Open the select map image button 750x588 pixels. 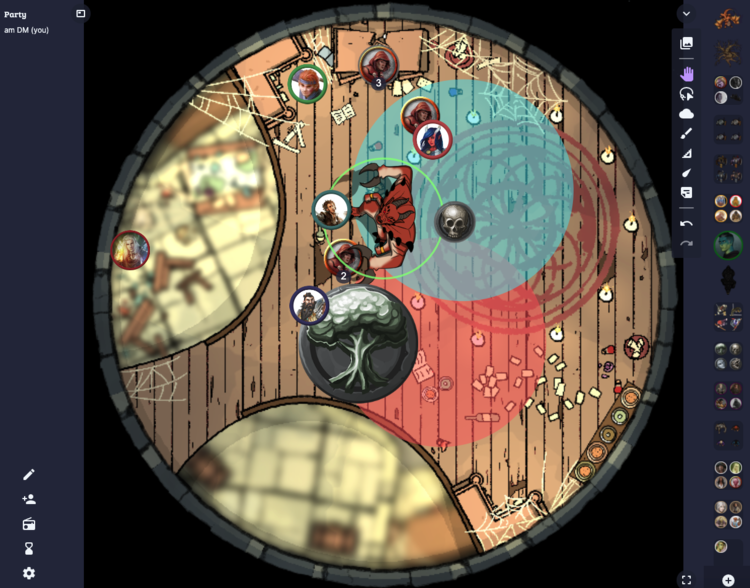686,43
